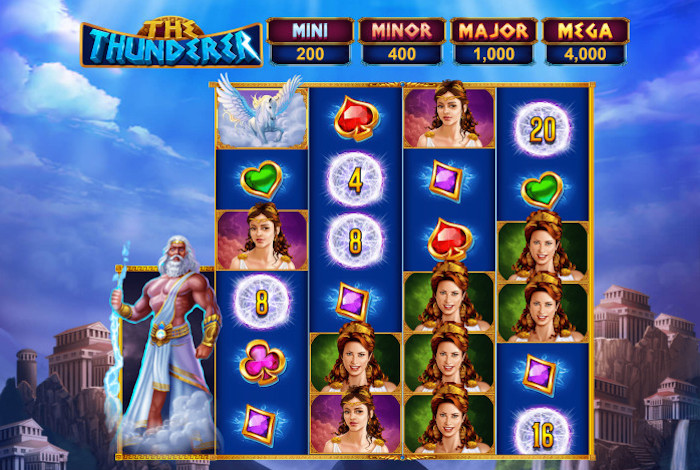Select the lightning orb showing 4
The width and height of the screenshot is (700, 470).
[x=355, y=181]
